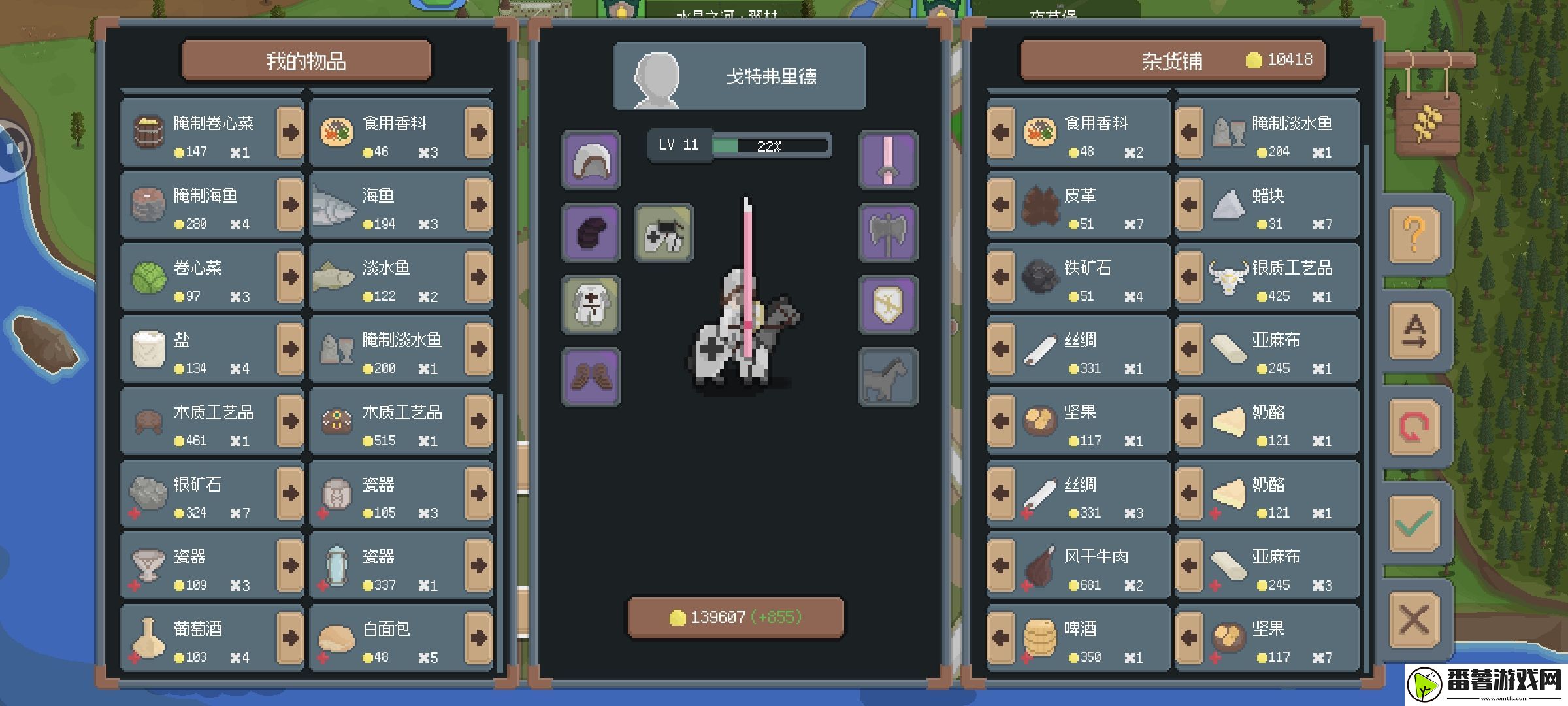The width and height of the screenshot is (1568, 706).
Task: Select the 腌制海鱼 item in my goods
Action: (199, 205)
